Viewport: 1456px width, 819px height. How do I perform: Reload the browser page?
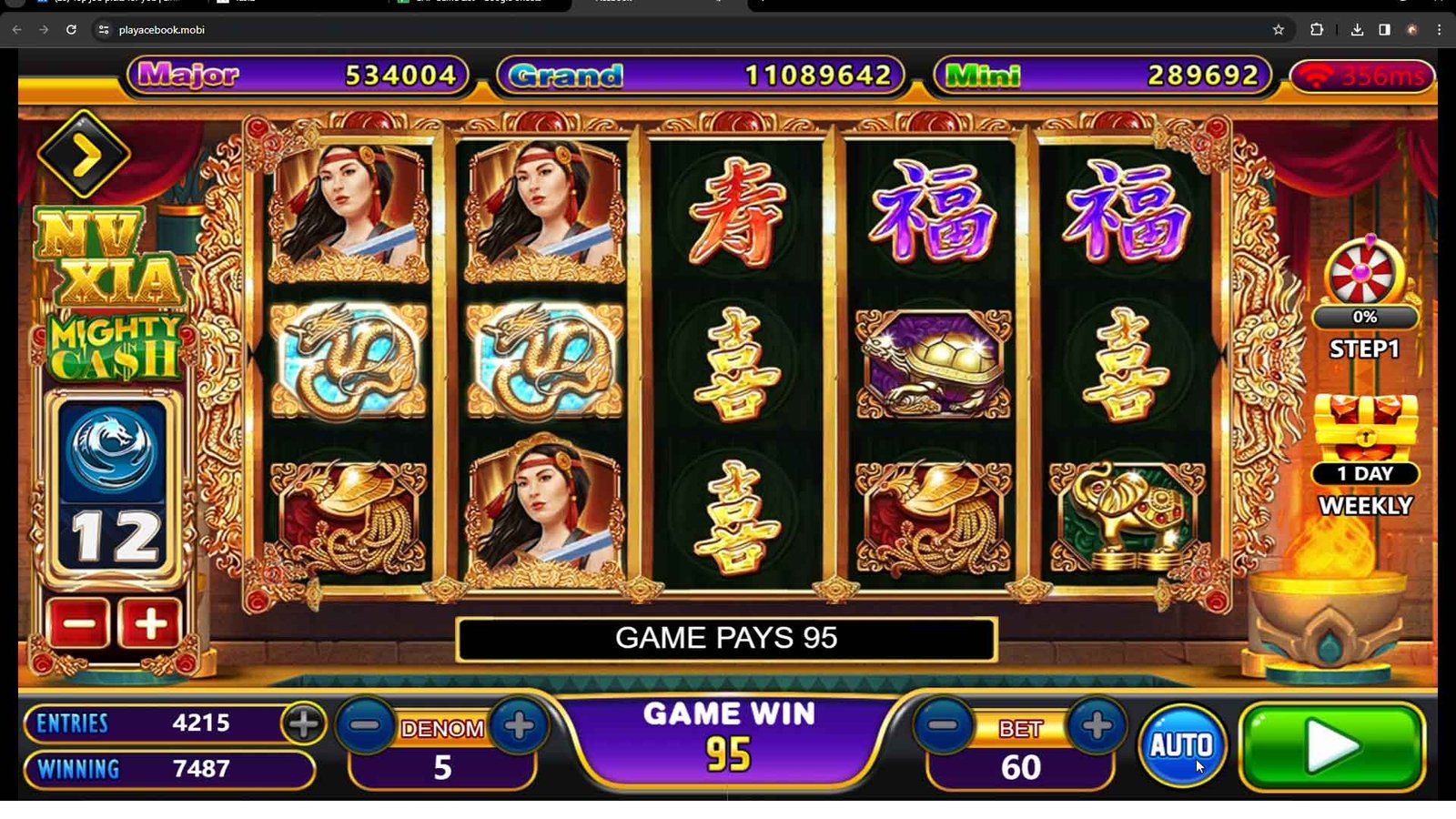pyautogui.click(x=71, y=30)
